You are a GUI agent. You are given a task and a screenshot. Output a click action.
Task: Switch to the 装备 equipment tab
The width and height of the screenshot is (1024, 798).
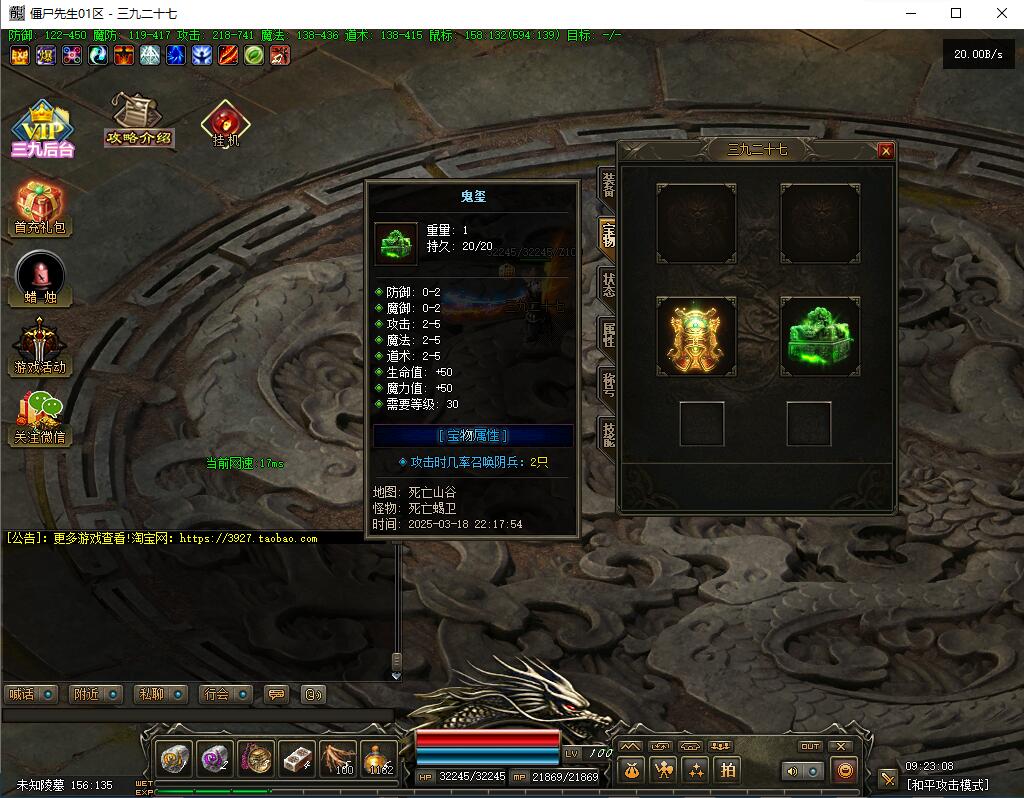[x=607, y=183]
